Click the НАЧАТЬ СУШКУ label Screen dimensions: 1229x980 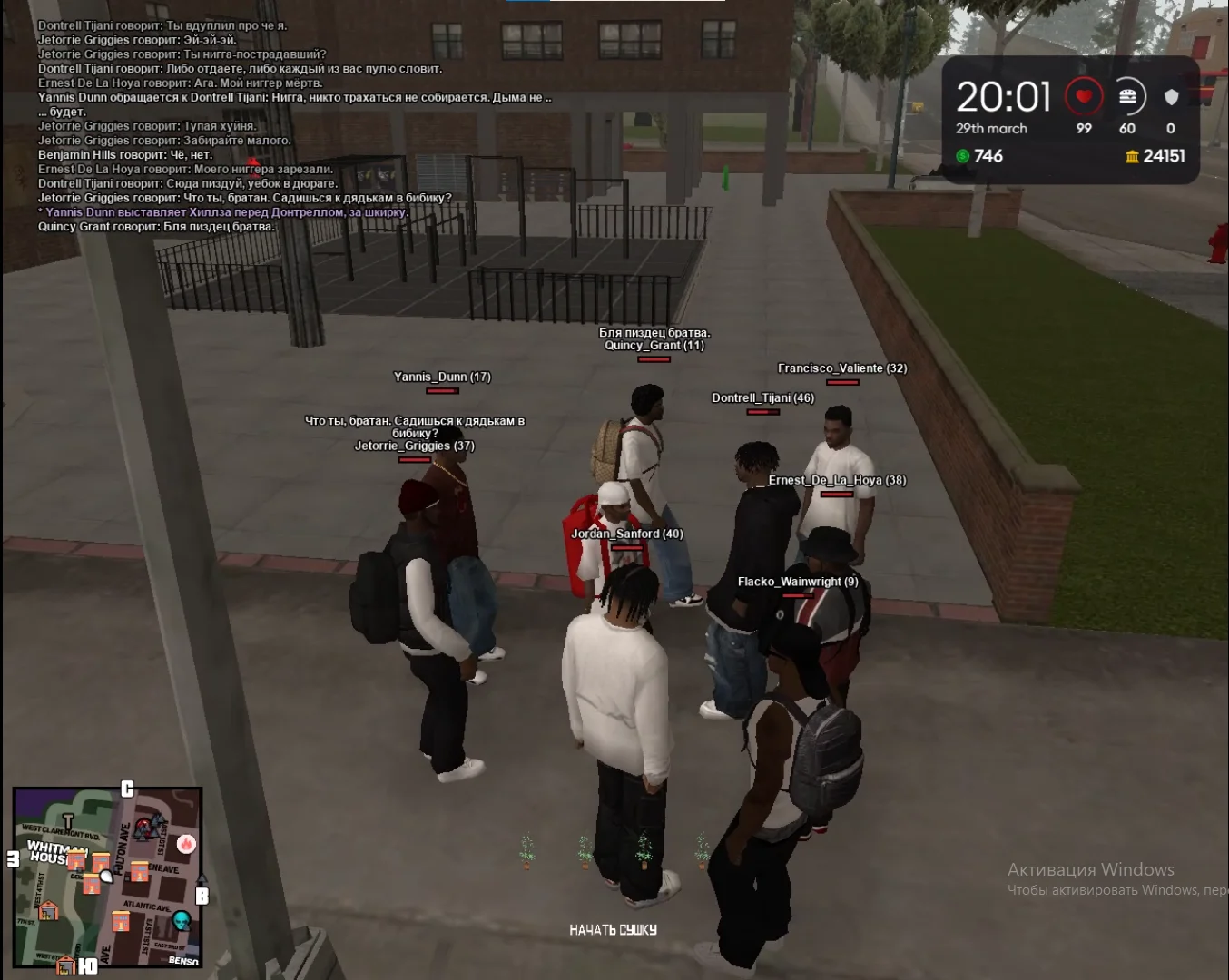click(x=613, y=930)
